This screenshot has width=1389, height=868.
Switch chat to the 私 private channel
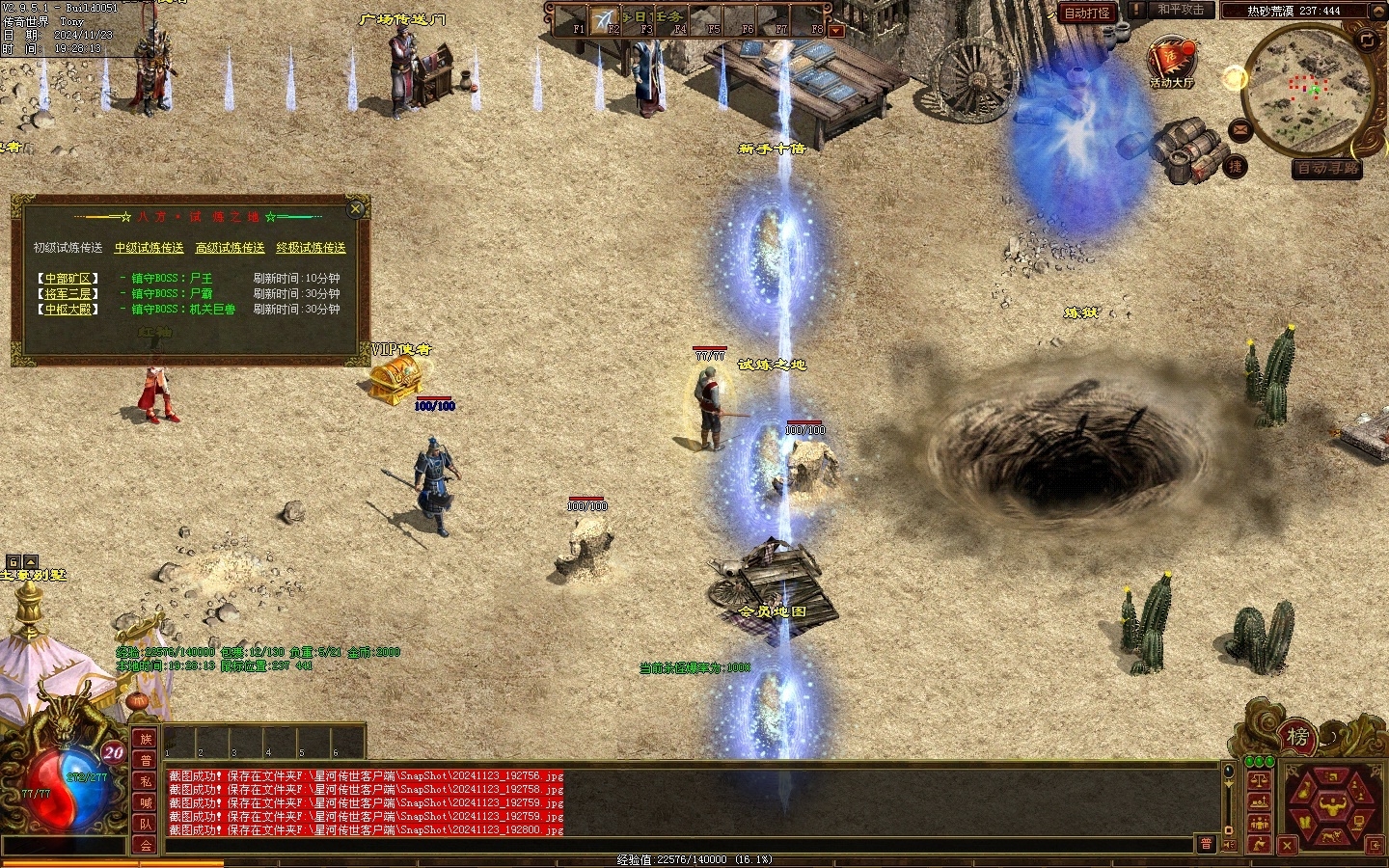146,781
